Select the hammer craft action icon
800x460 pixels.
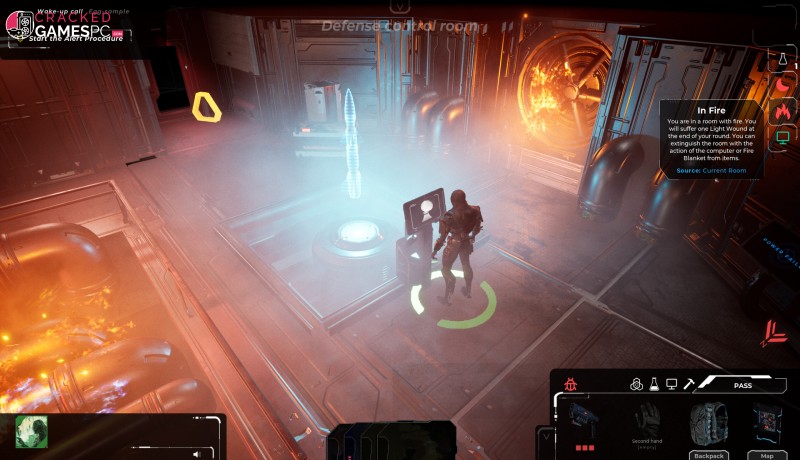690,384
